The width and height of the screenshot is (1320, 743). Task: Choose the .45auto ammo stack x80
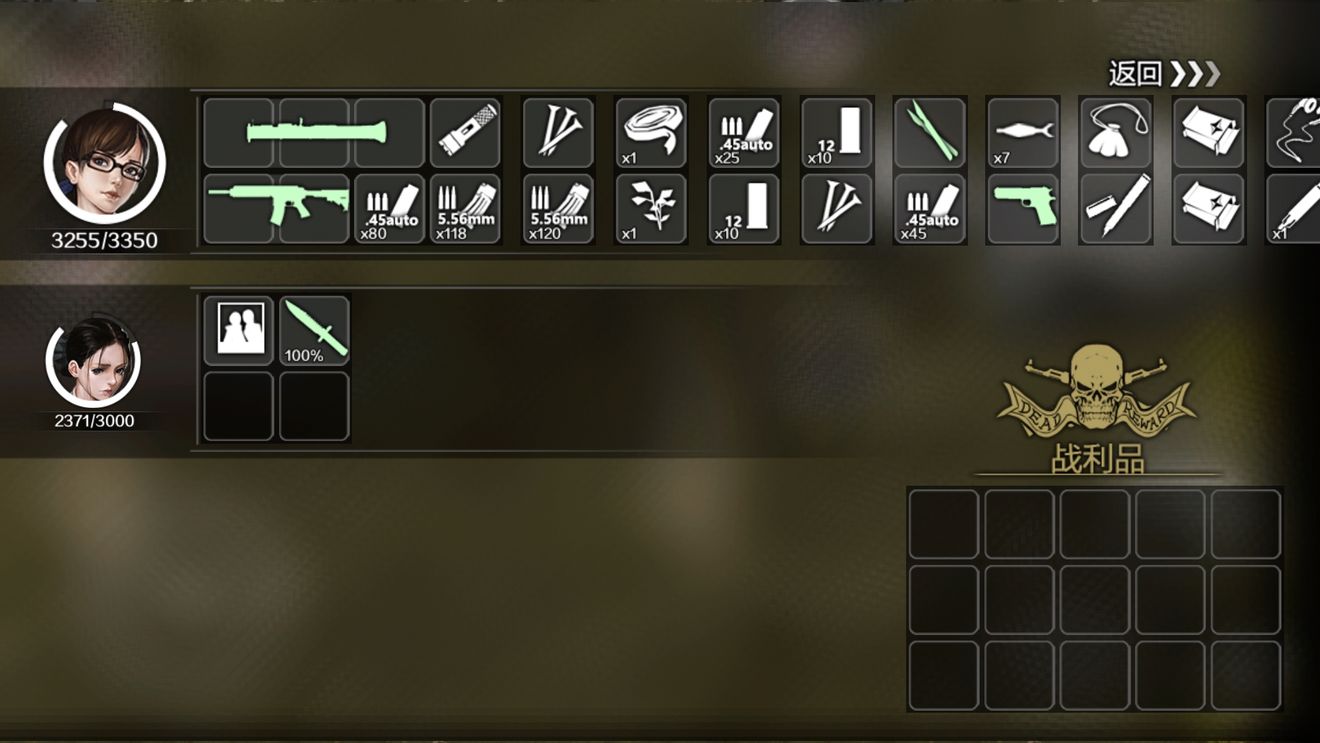click(x=390, y=209)
